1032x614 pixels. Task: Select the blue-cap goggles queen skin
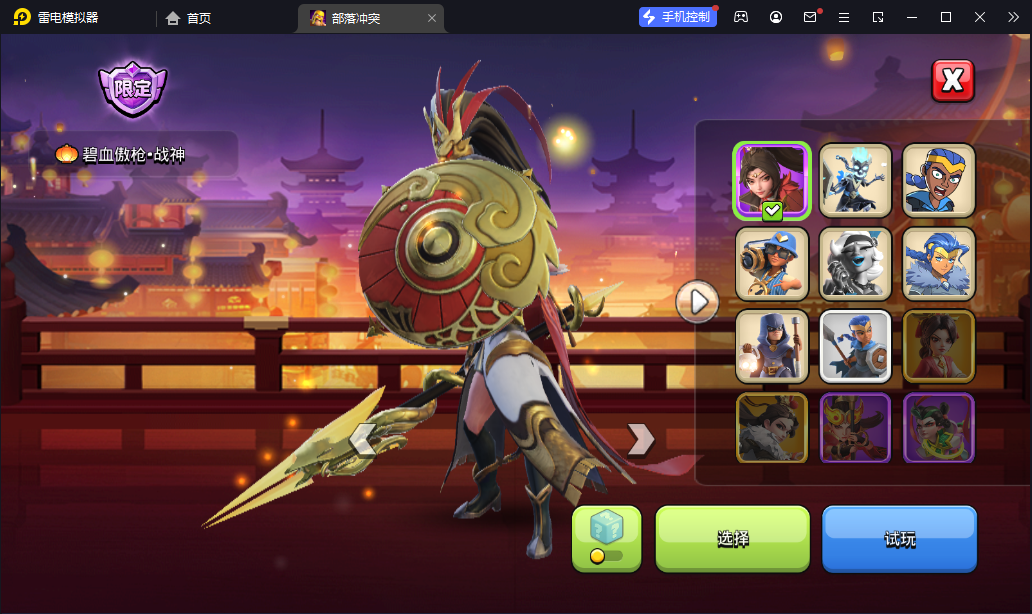771,263
